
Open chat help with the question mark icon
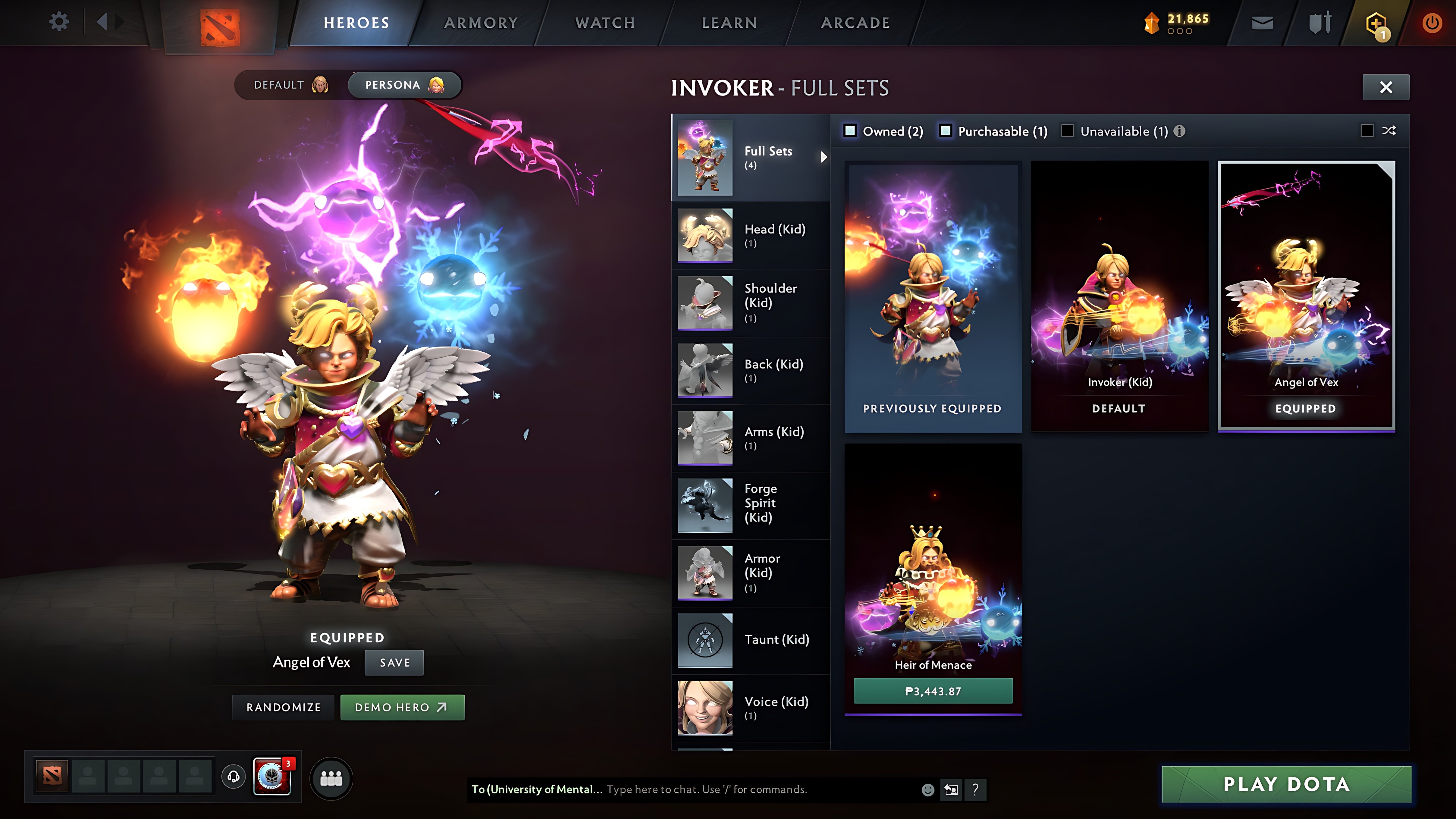point(975,790)
